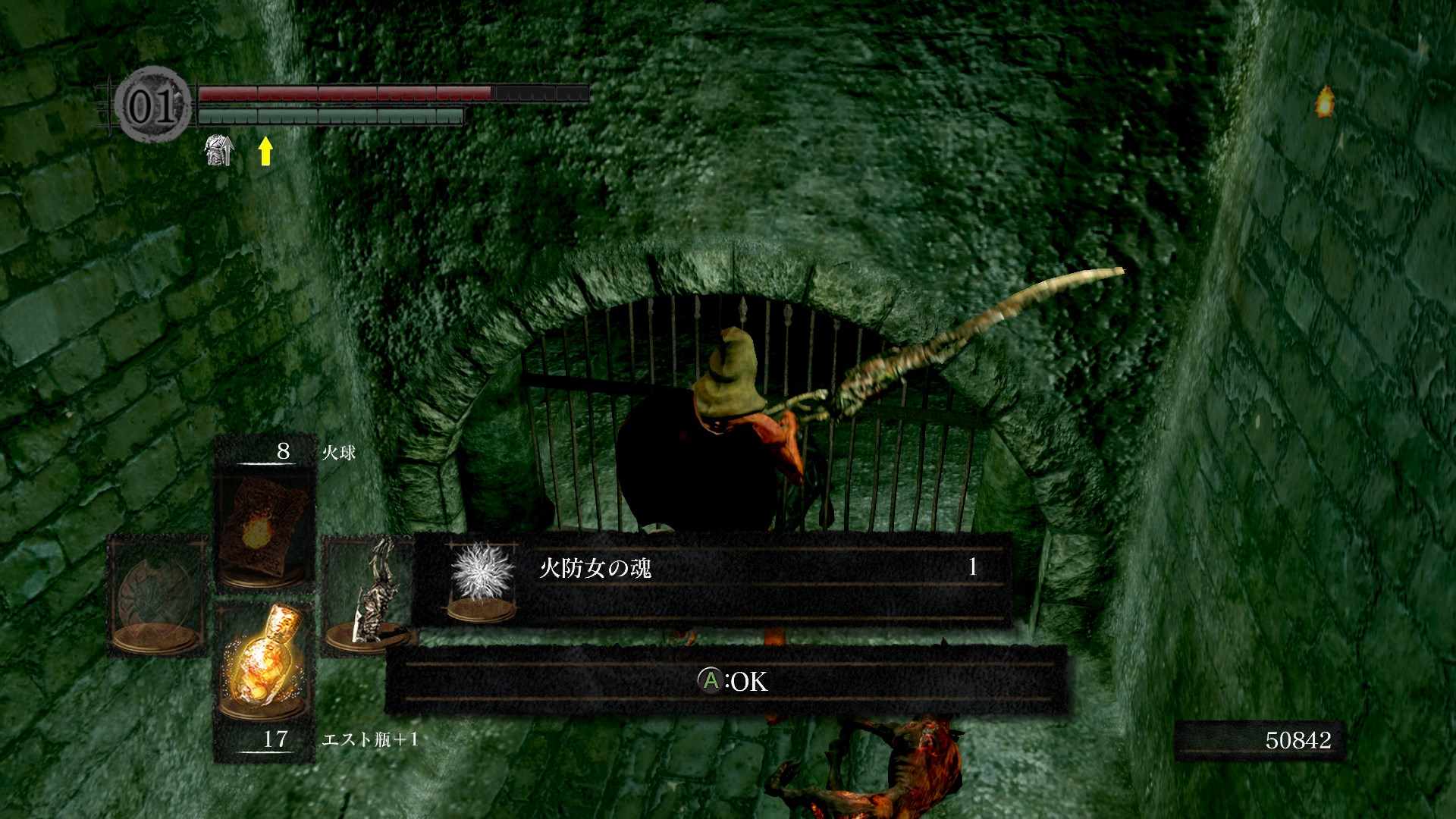Choose the right-hand weapon slot
Image resolution: width=1456 pixels, height=819 pixels.
[x=369, y=596]
